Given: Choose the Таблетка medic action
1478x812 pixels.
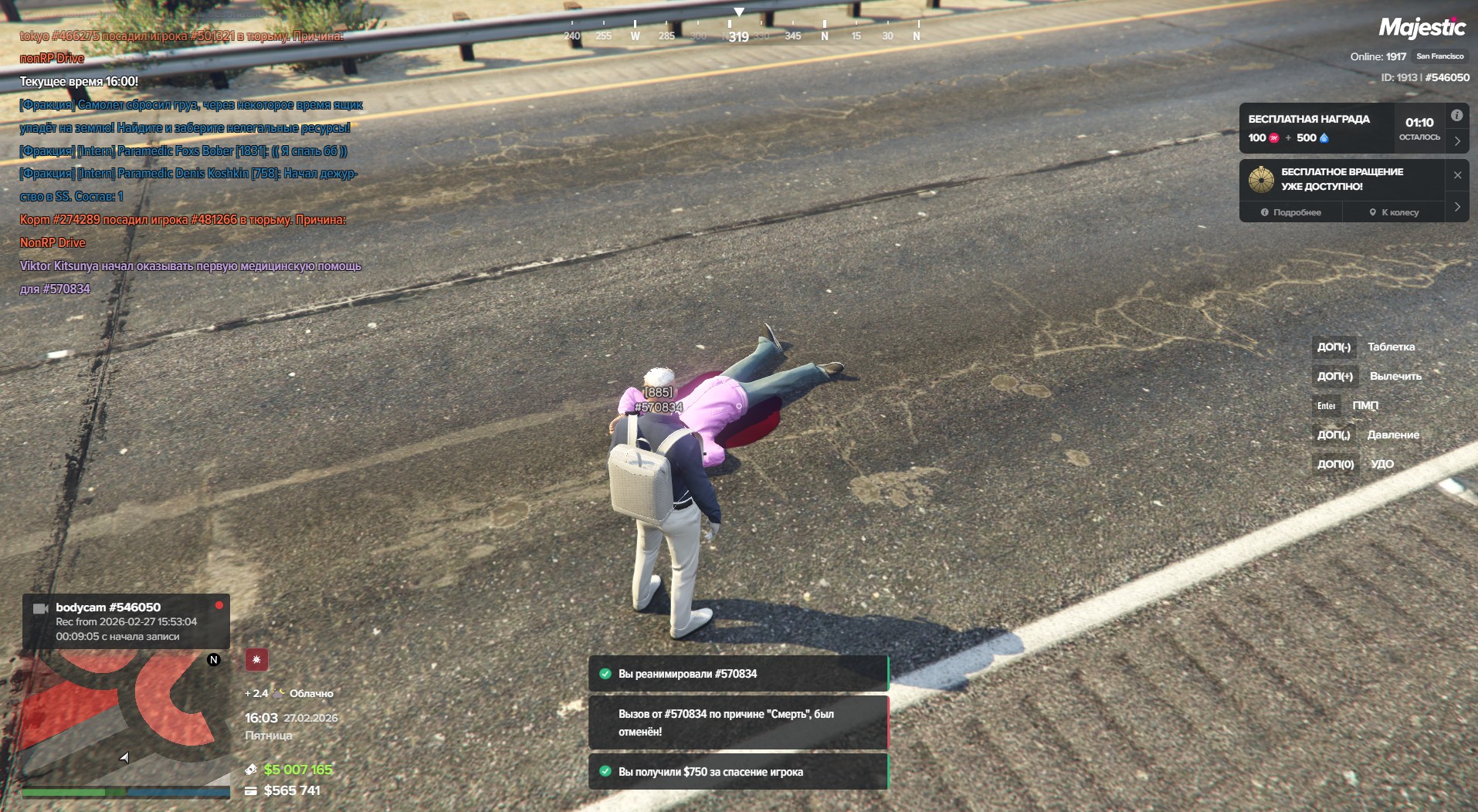Looking at the screenshot, I should (x=1391, y=347).
